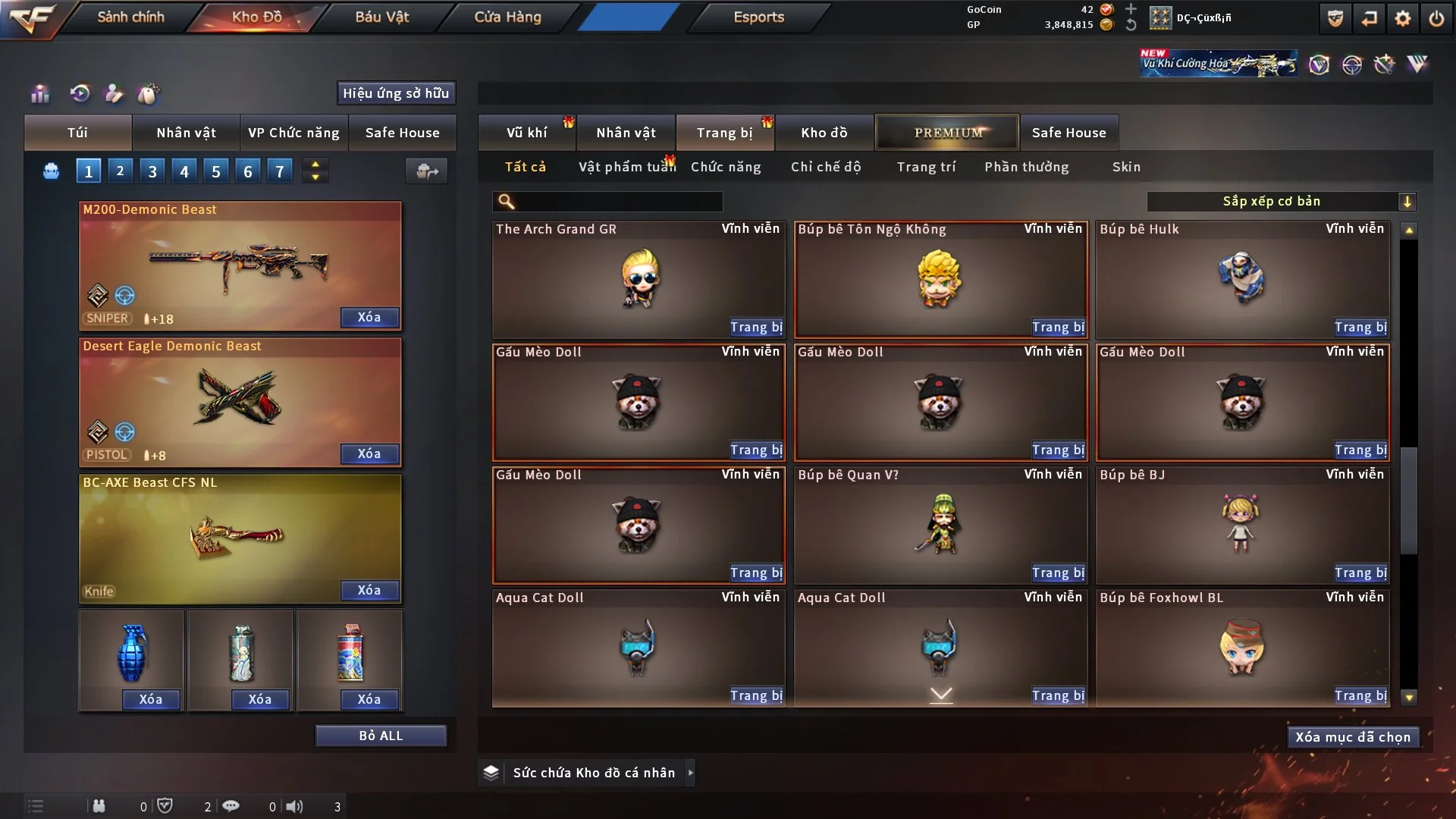
Task: Select the PREMIUM inventory tab
Action: [947, 133]
